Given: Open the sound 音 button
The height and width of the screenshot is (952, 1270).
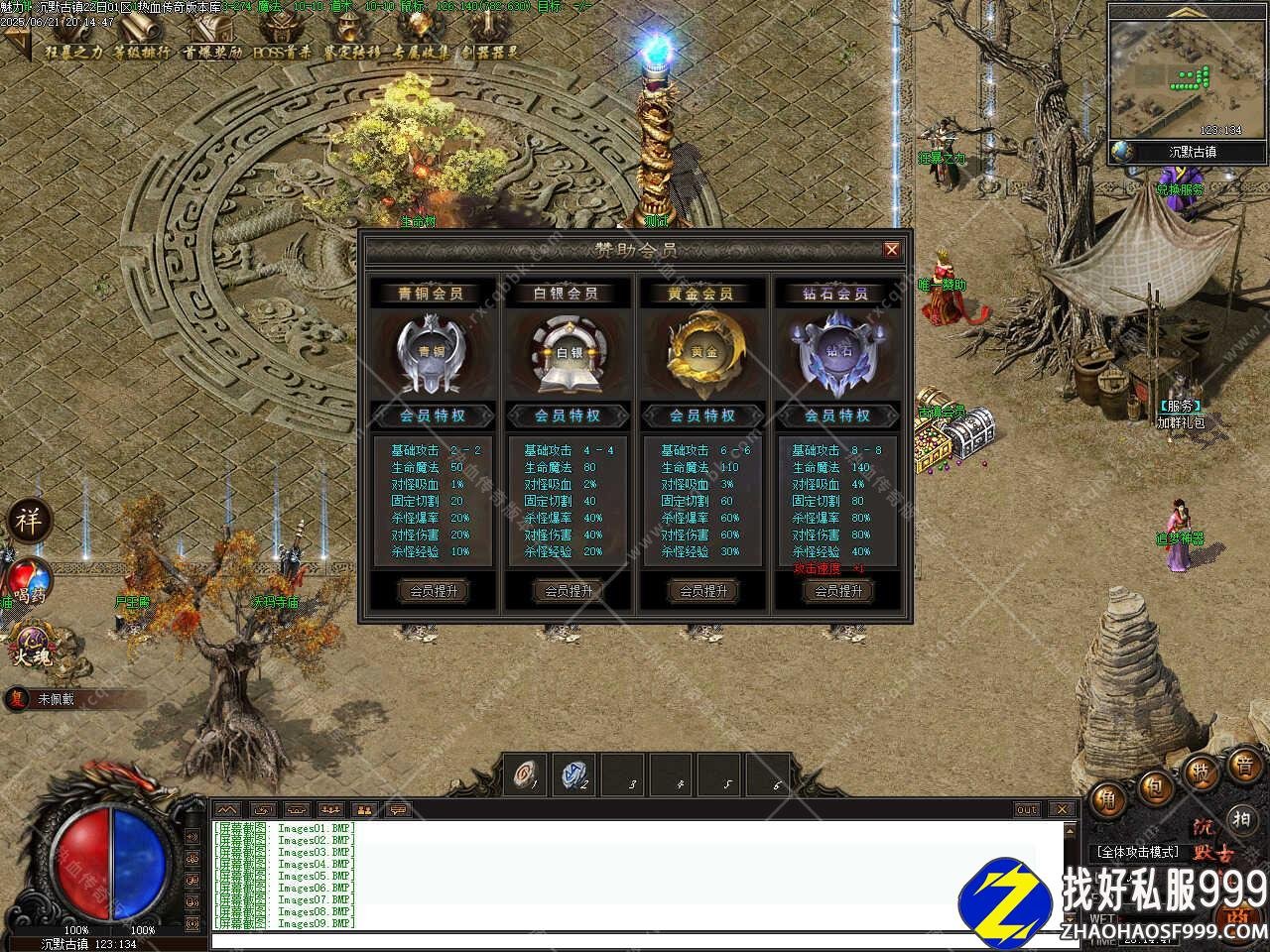Looking at the screenshot, I should (x=1245, y=766).
